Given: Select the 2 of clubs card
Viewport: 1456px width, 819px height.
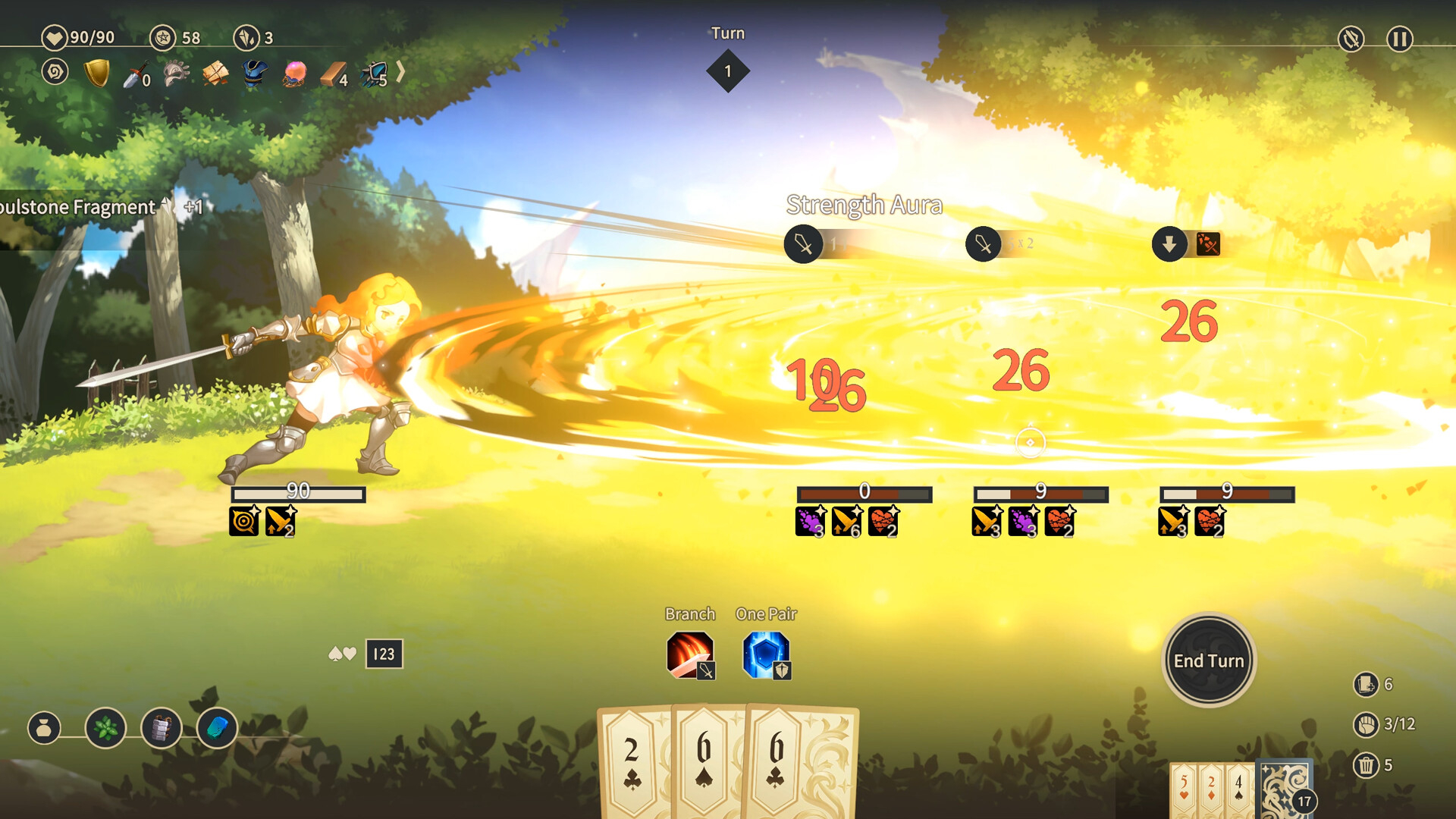Looking at the screenshot, I should pyautogui.click(x=633, y=762).
